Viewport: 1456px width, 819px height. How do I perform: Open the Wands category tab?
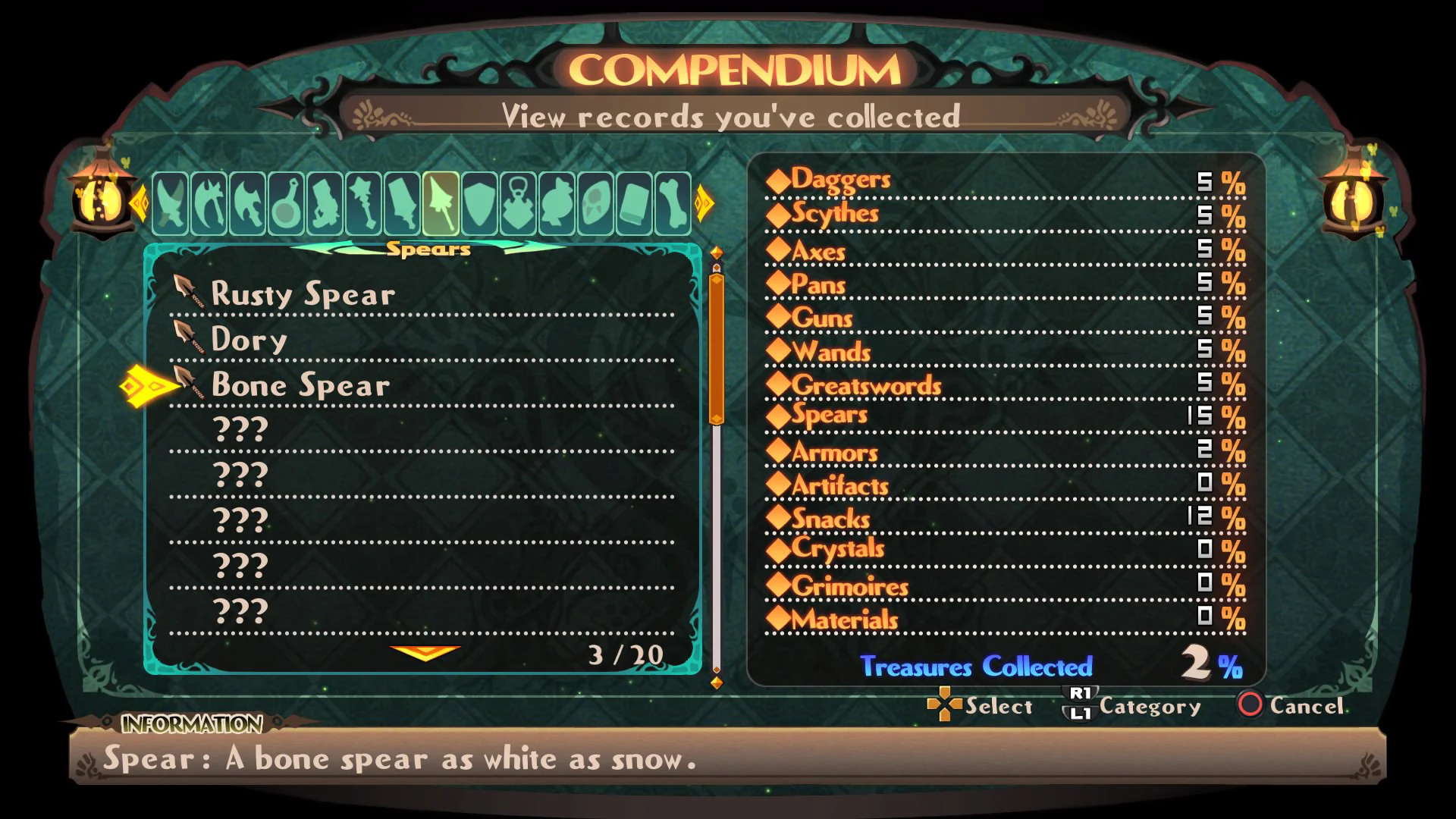pyautogui.click(x=364, y=203)
